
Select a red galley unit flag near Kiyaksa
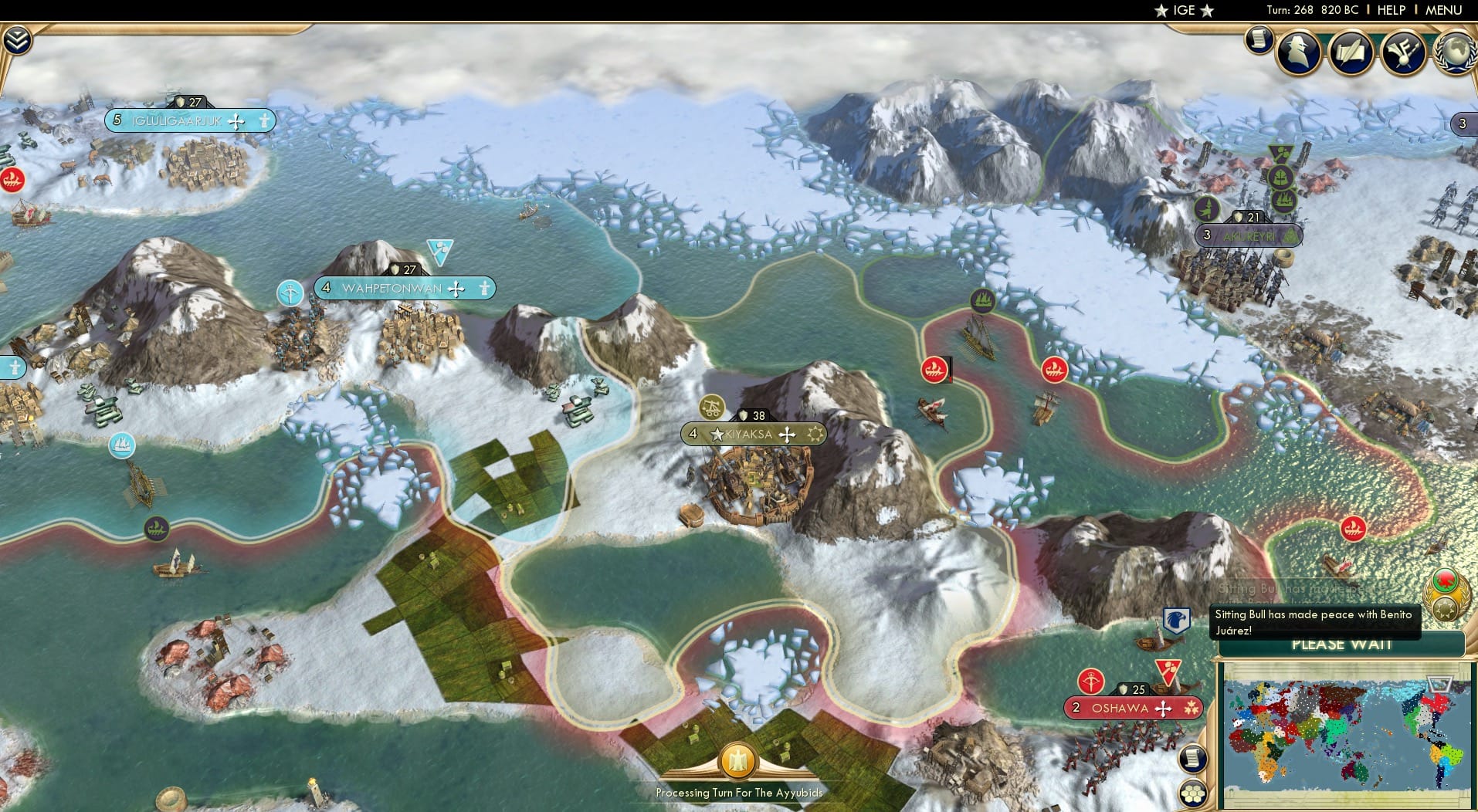937,368
